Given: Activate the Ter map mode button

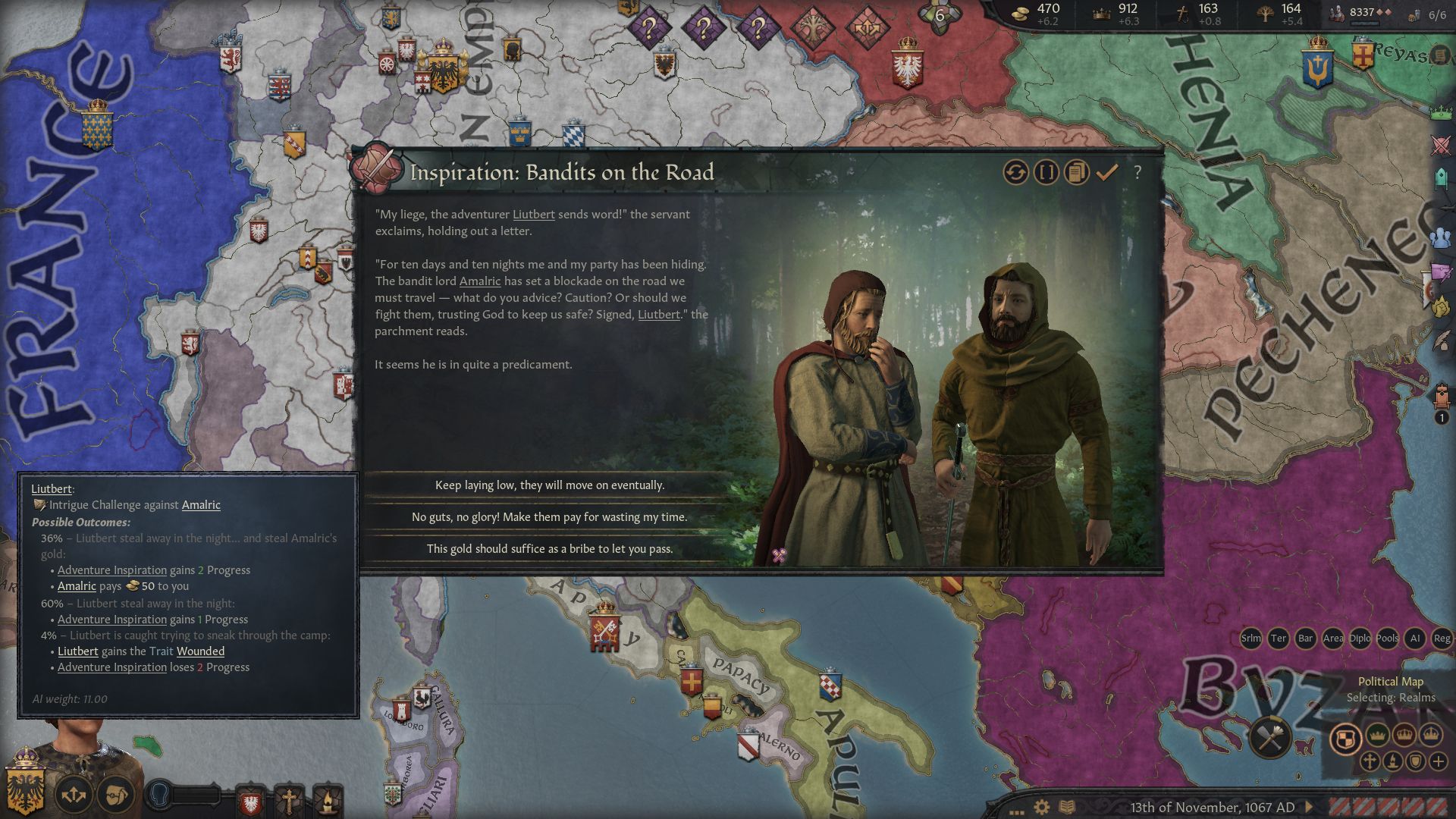Looking at the screenshot, I should pos(1279,639).
